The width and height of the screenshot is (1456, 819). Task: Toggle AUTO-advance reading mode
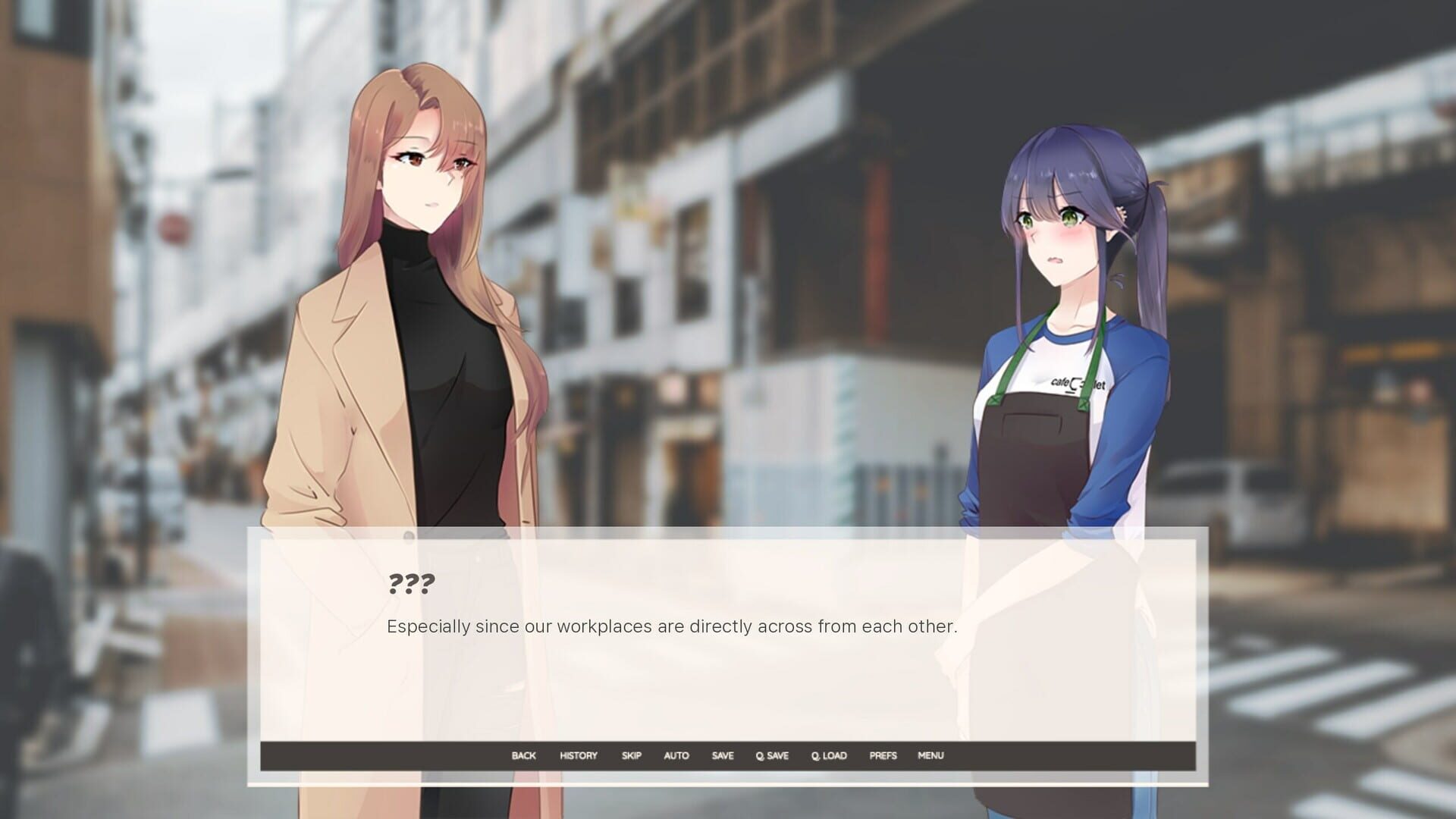pyautogui.click(x=676, y=755)
